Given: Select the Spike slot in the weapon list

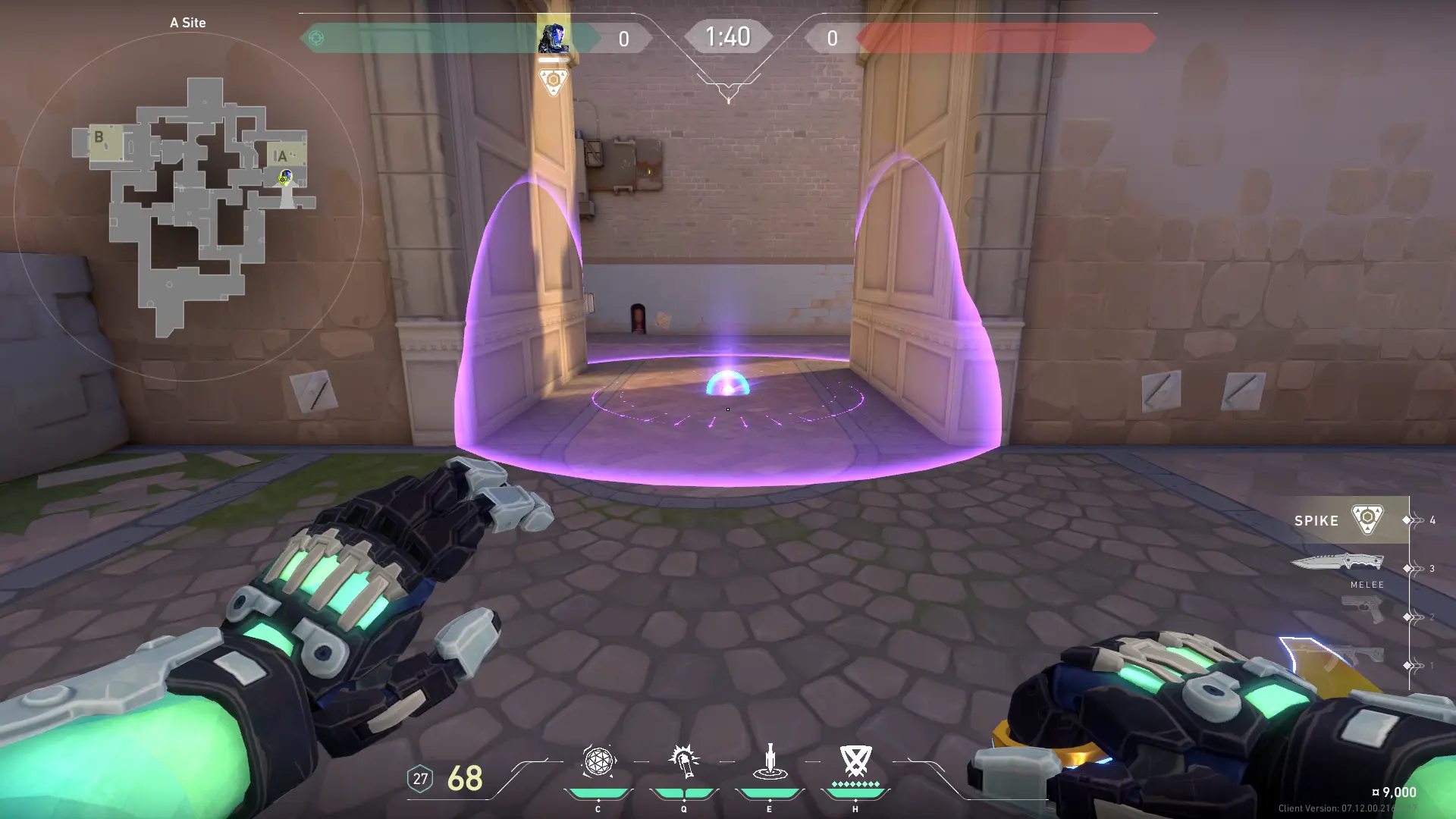Looking at the screenshot, I should (1341, 520).
